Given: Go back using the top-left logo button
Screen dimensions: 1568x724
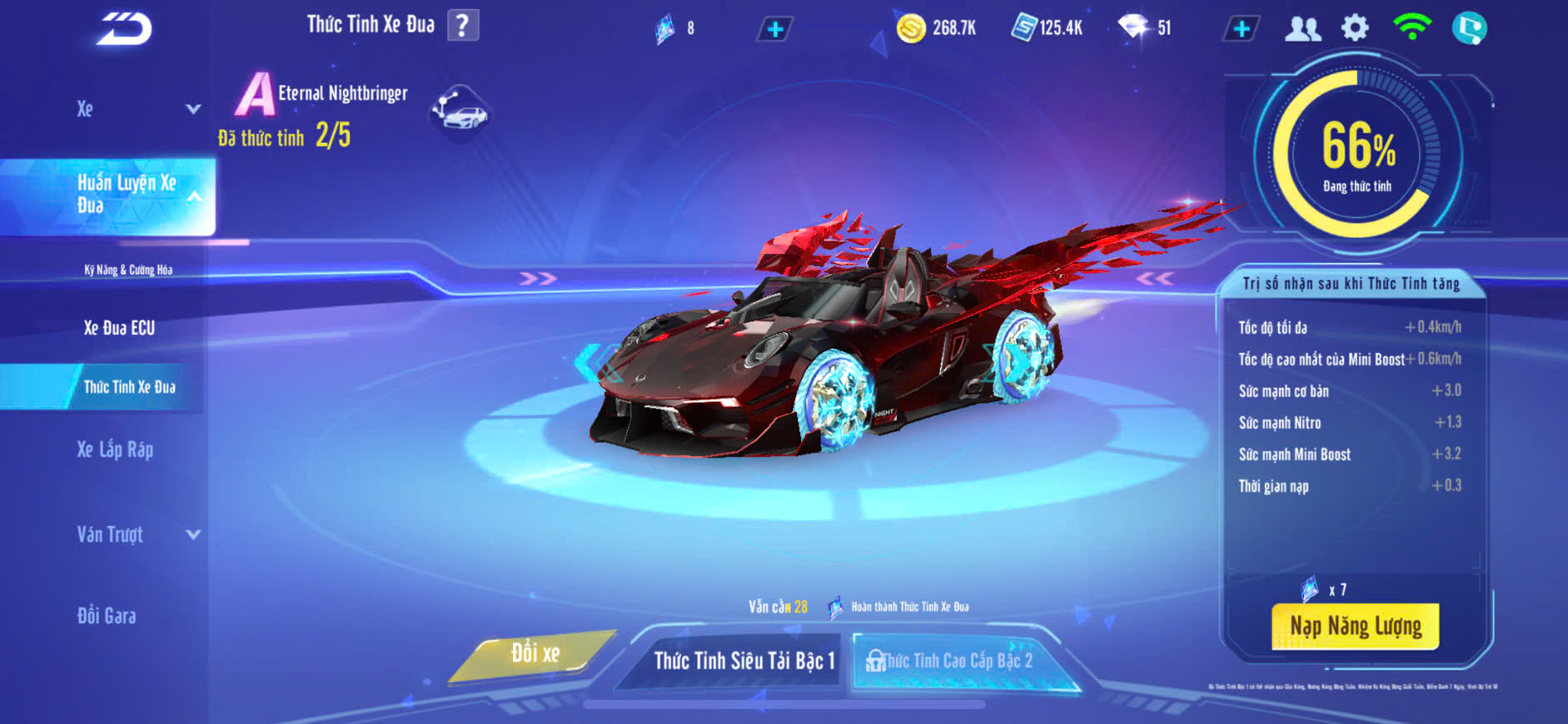Looking at the screenshot, I should coord(125,28).
